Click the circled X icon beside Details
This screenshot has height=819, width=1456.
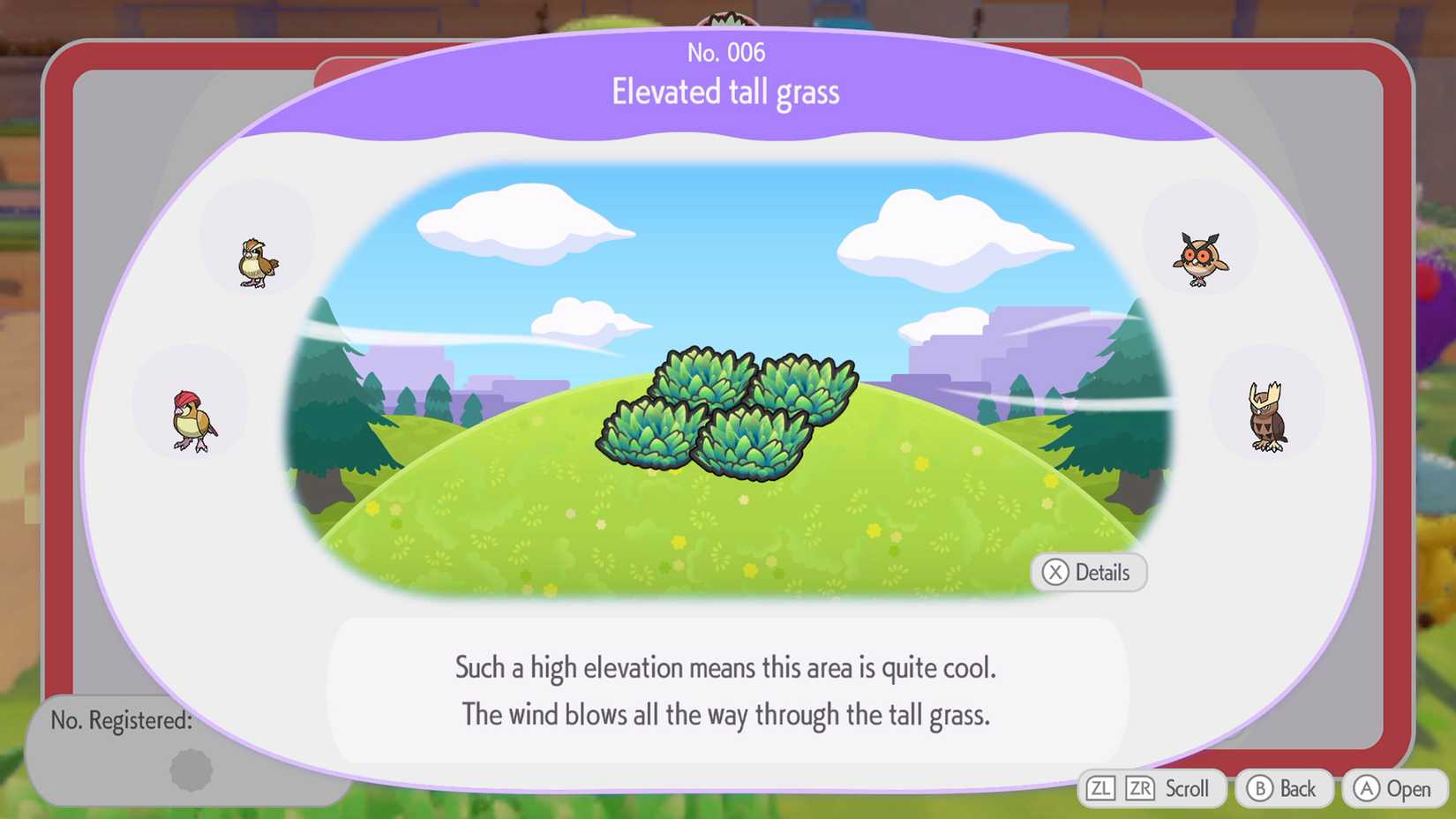coord(1055,573)
